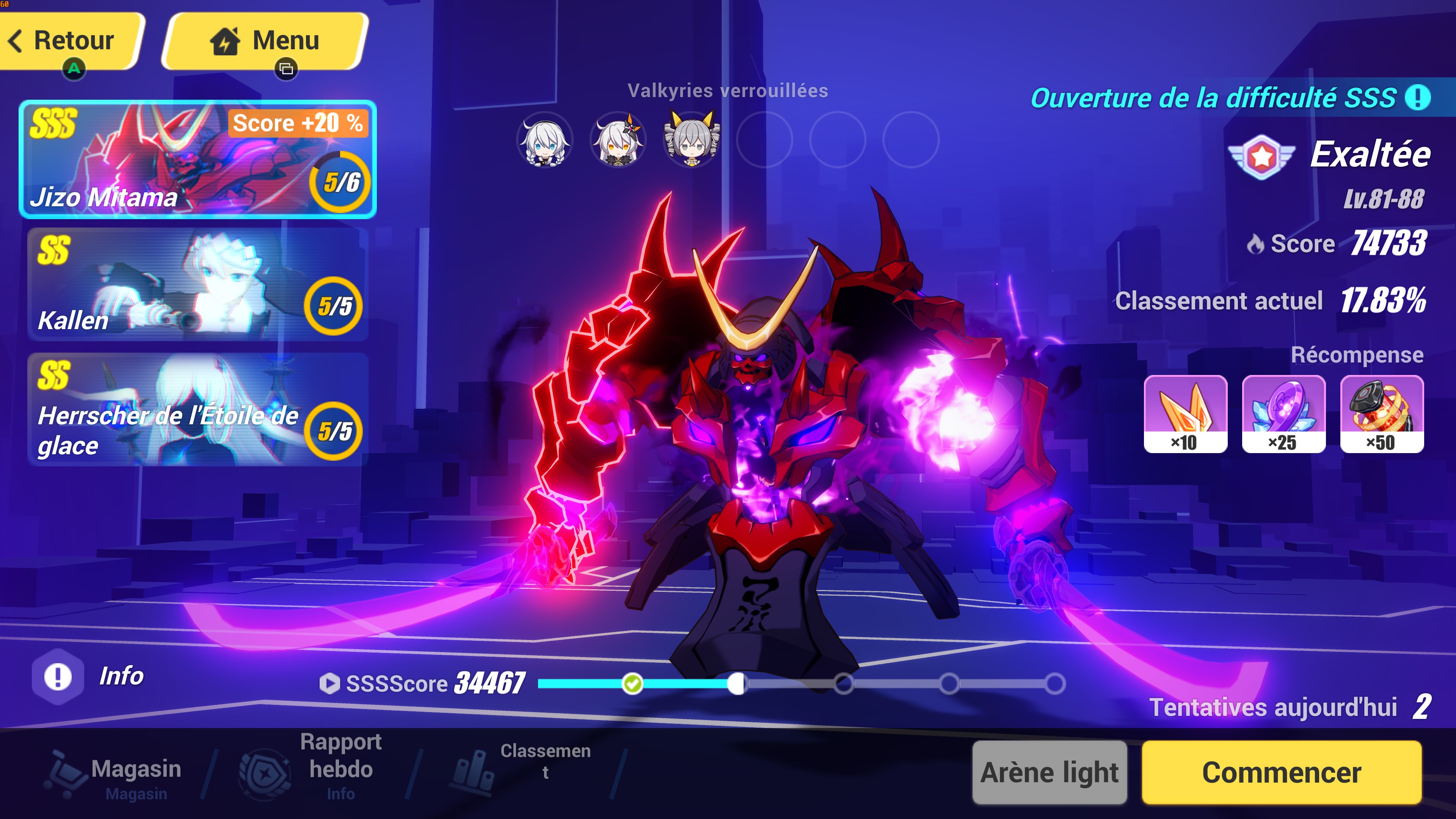Choose the Kallen SS boss card
Screen dimensions: 1456x819
point(198,284)
